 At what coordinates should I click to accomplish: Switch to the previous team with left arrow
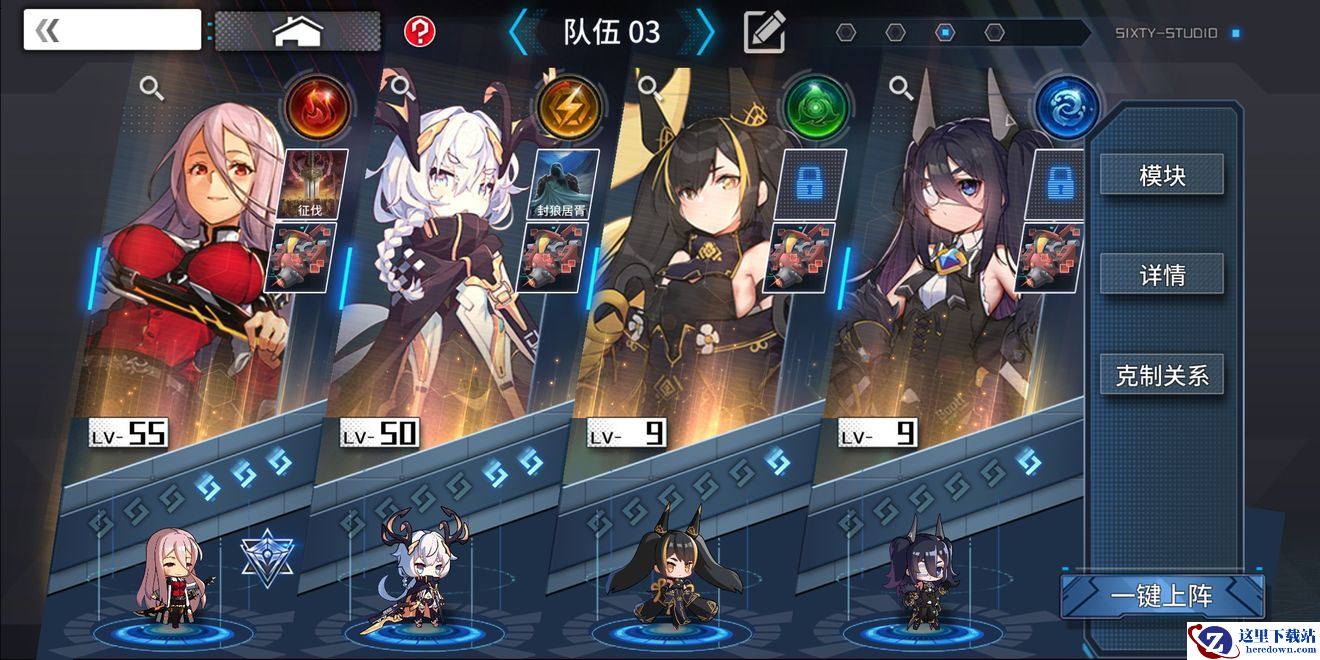(518, 32)
